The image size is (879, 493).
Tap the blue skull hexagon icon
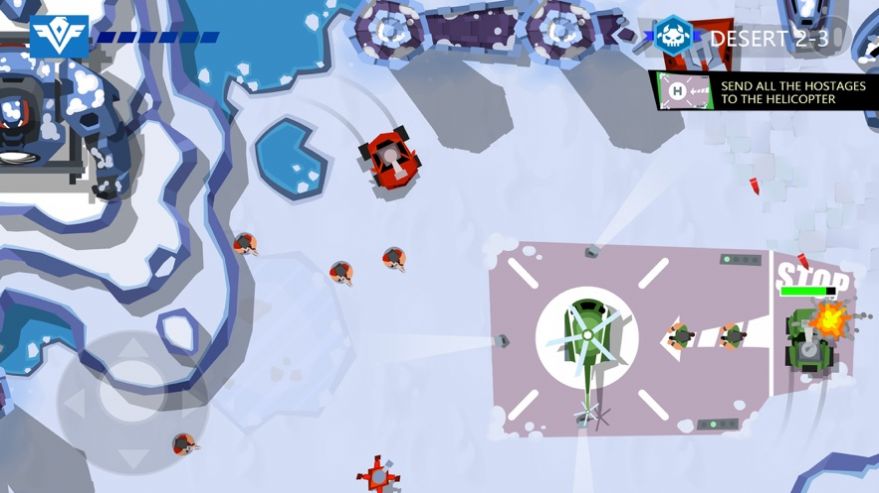[673, 37]
